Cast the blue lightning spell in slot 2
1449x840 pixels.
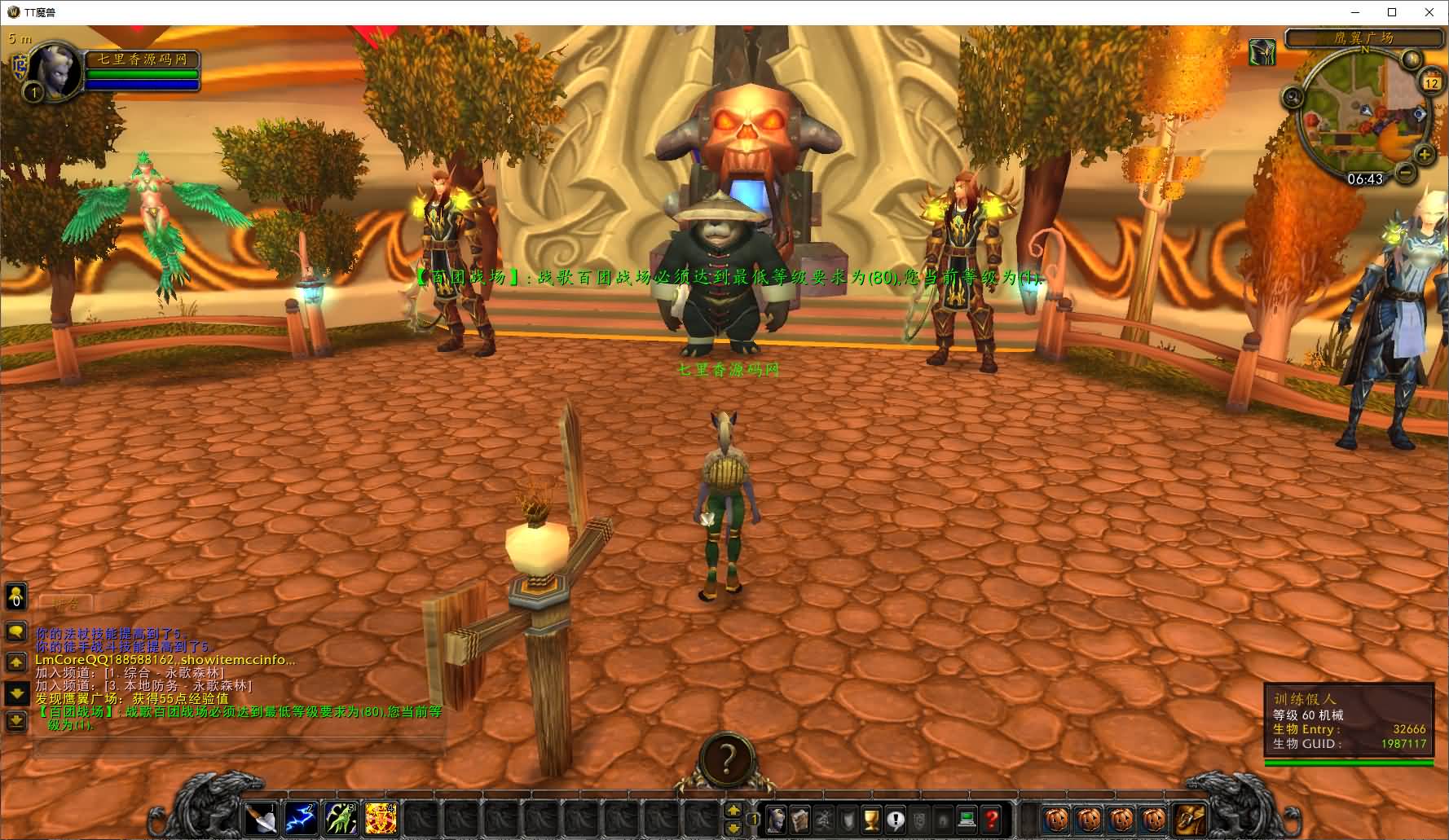tap(301, 818)
